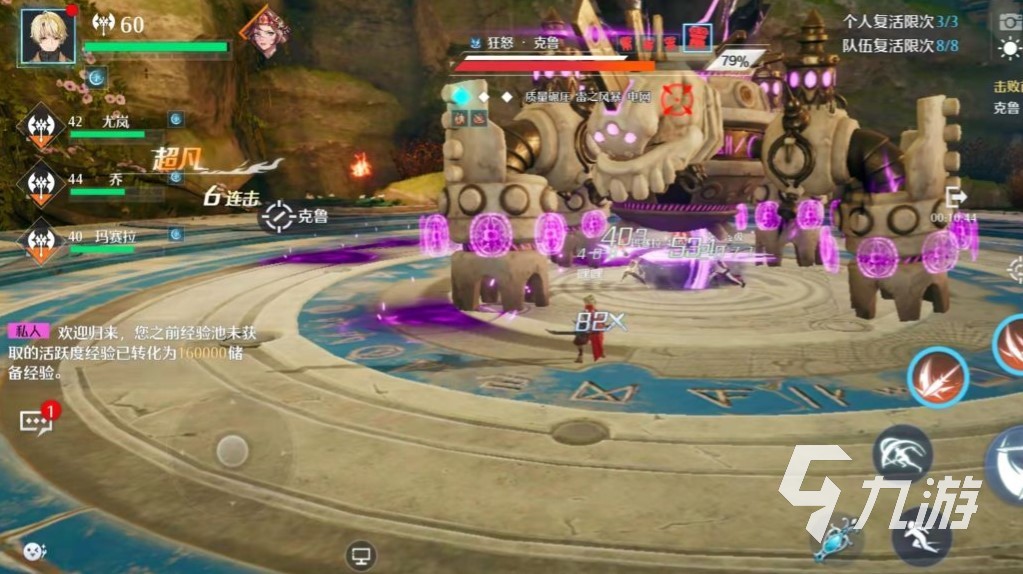Open the camera screenshot button
1023x574 pixels.
point(1007,22)
